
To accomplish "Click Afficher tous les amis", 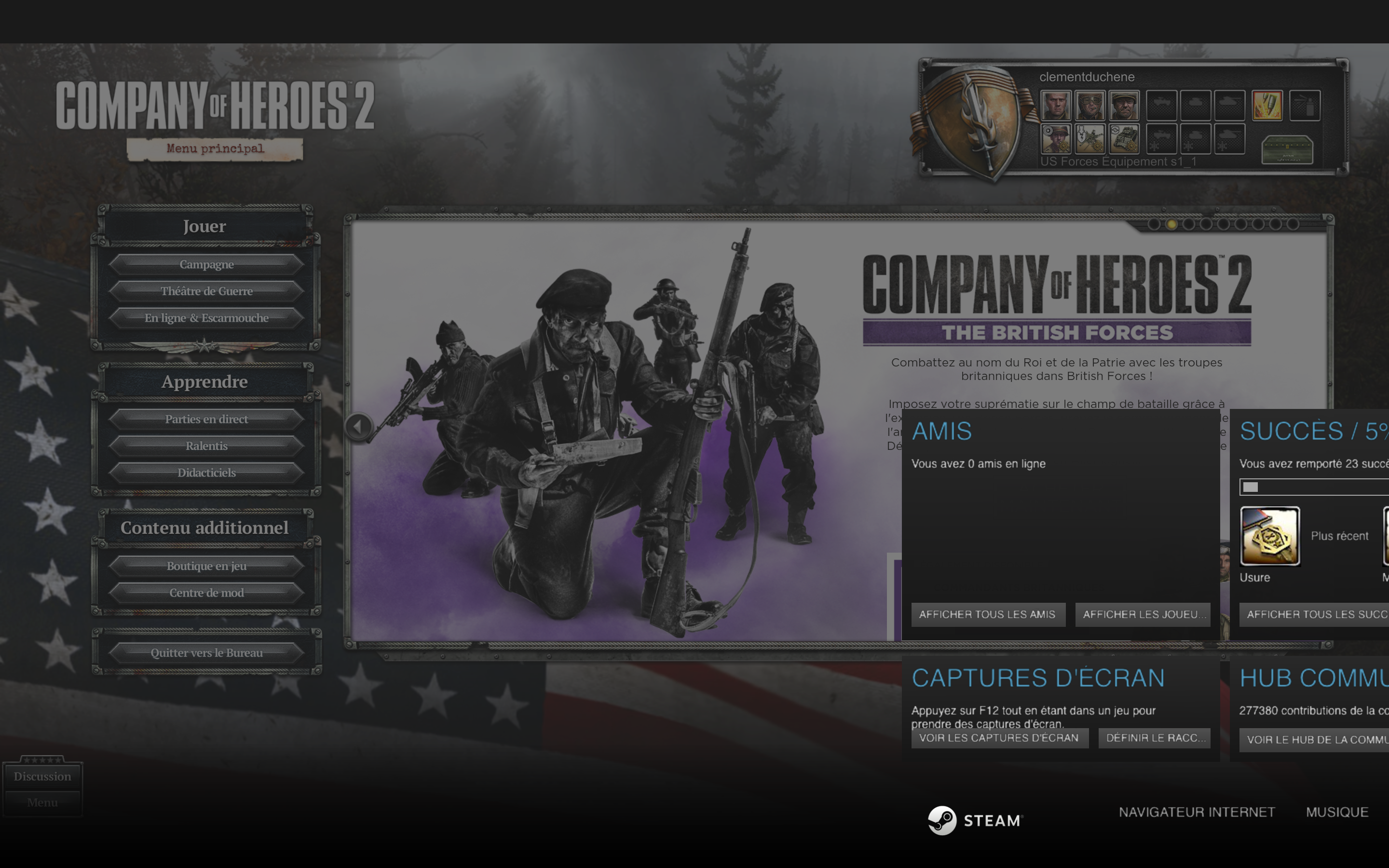I will pos(987,614).
